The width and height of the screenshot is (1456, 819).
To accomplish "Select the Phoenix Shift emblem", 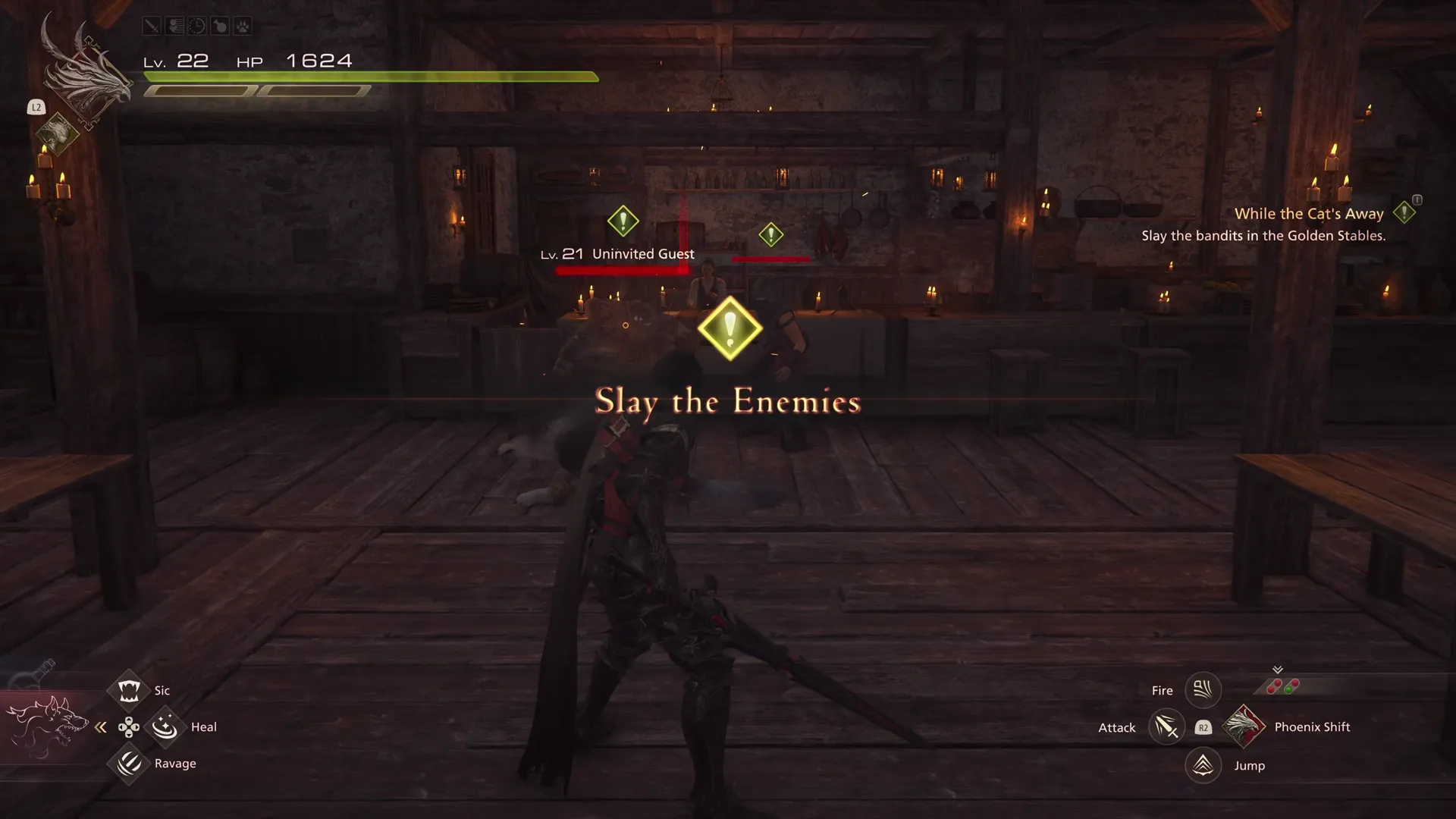I will pyautogui.click(x=1244, y=727).
